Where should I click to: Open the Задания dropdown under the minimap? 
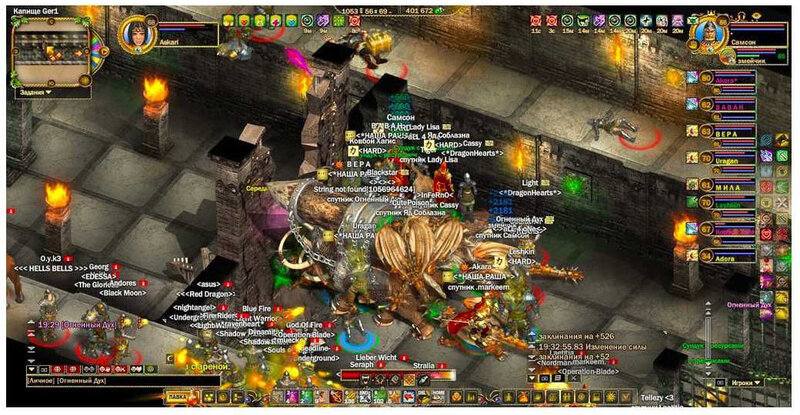click(x=35, y=92)
